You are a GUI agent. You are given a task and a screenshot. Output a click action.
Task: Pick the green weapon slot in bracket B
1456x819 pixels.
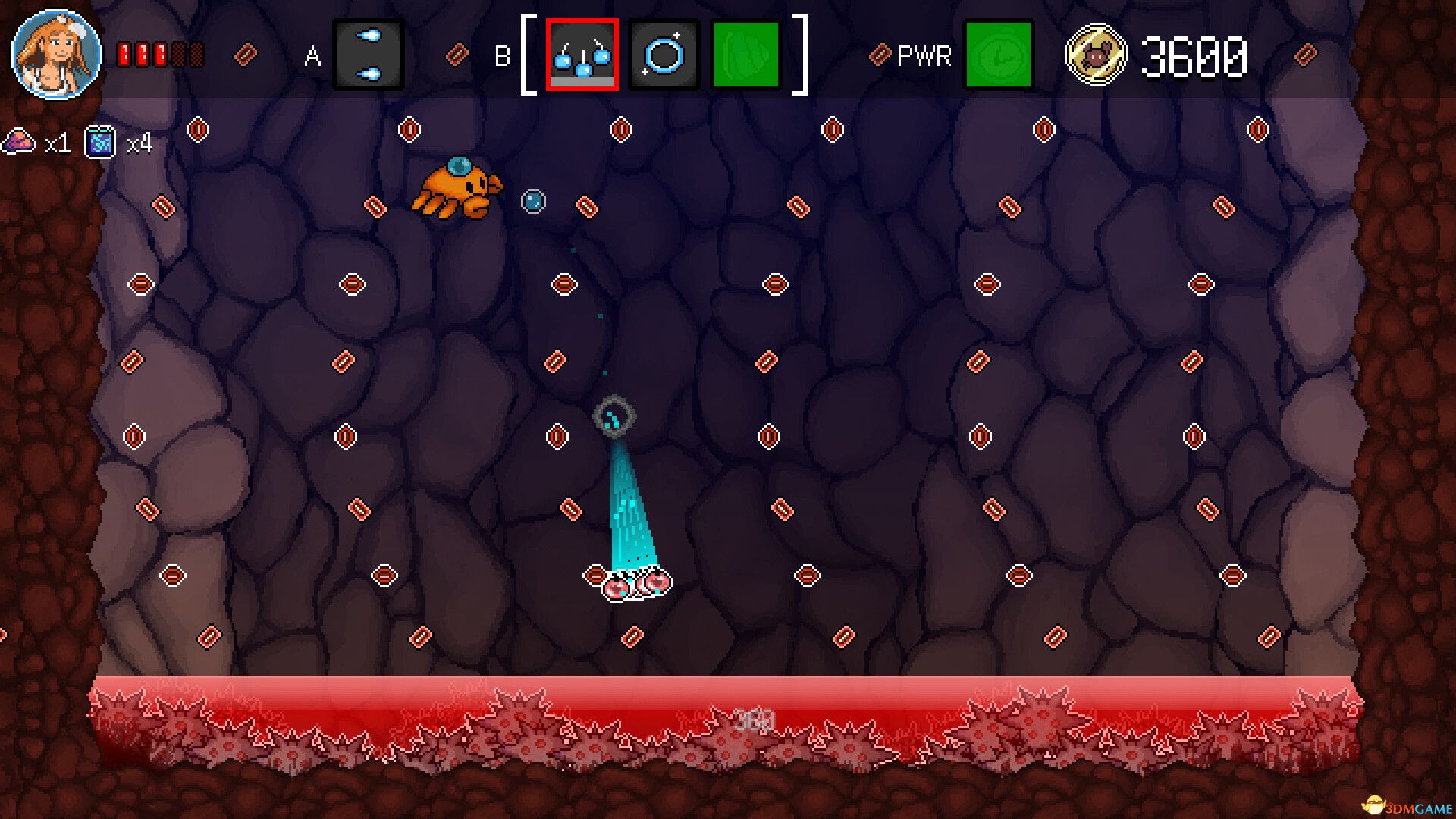(x=746, y=55)
